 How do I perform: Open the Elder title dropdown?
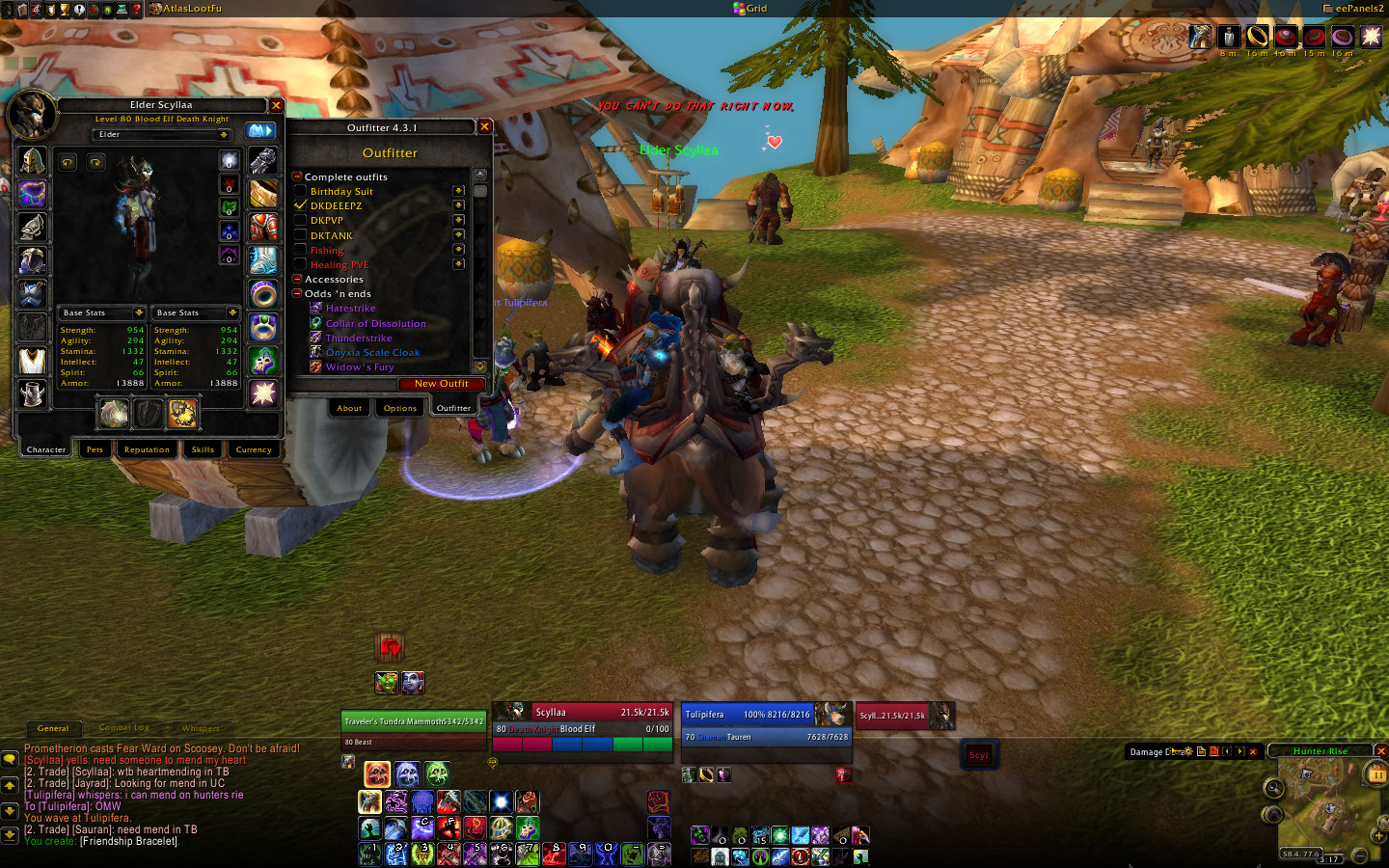point(224,135)
